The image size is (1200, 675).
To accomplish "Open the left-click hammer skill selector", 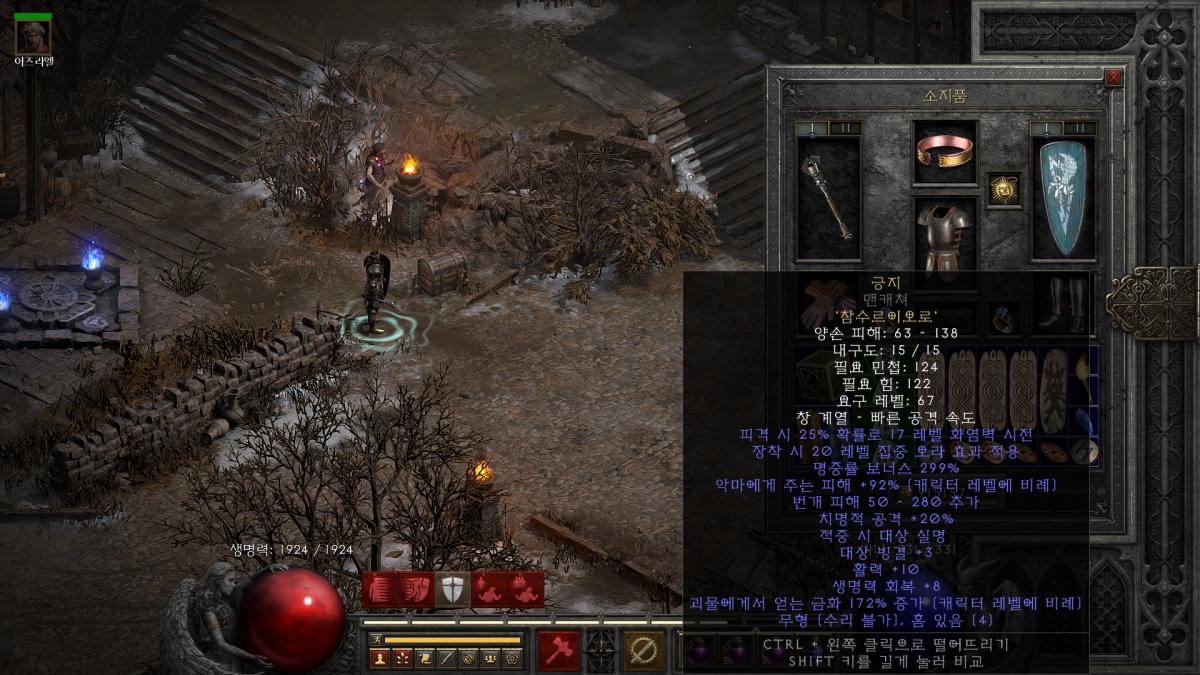I will point(559,651).
